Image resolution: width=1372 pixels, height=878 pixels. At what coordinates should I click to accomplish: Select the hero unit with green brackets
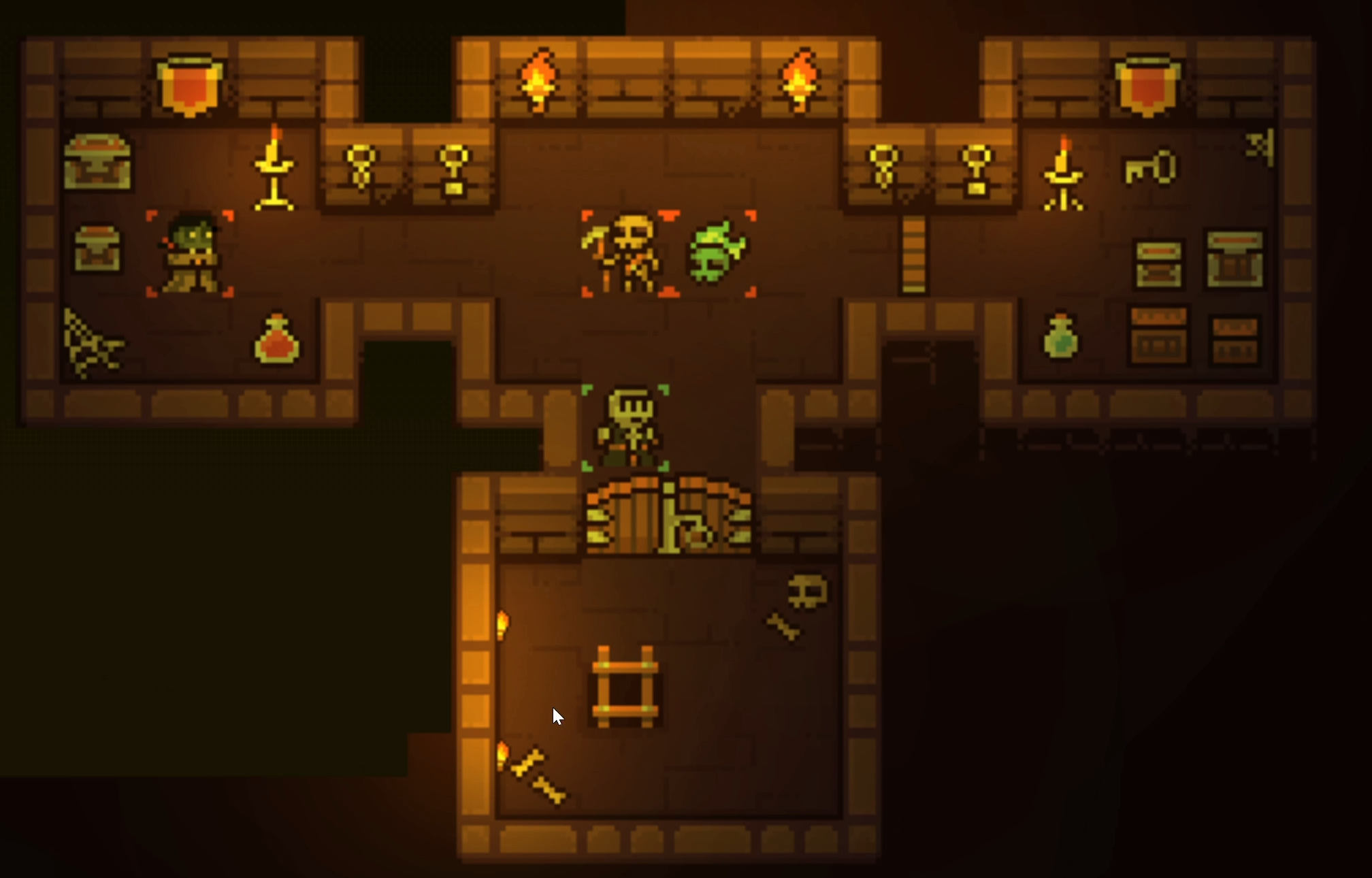pyautogui.click(x=626, y=427)
